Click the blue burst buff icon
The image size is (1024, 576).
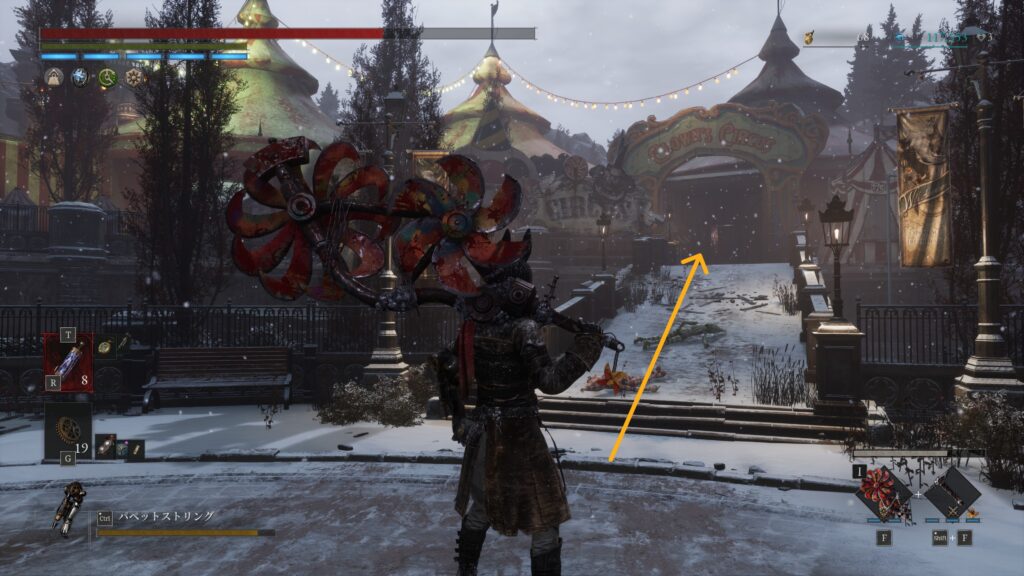point(80,77)
